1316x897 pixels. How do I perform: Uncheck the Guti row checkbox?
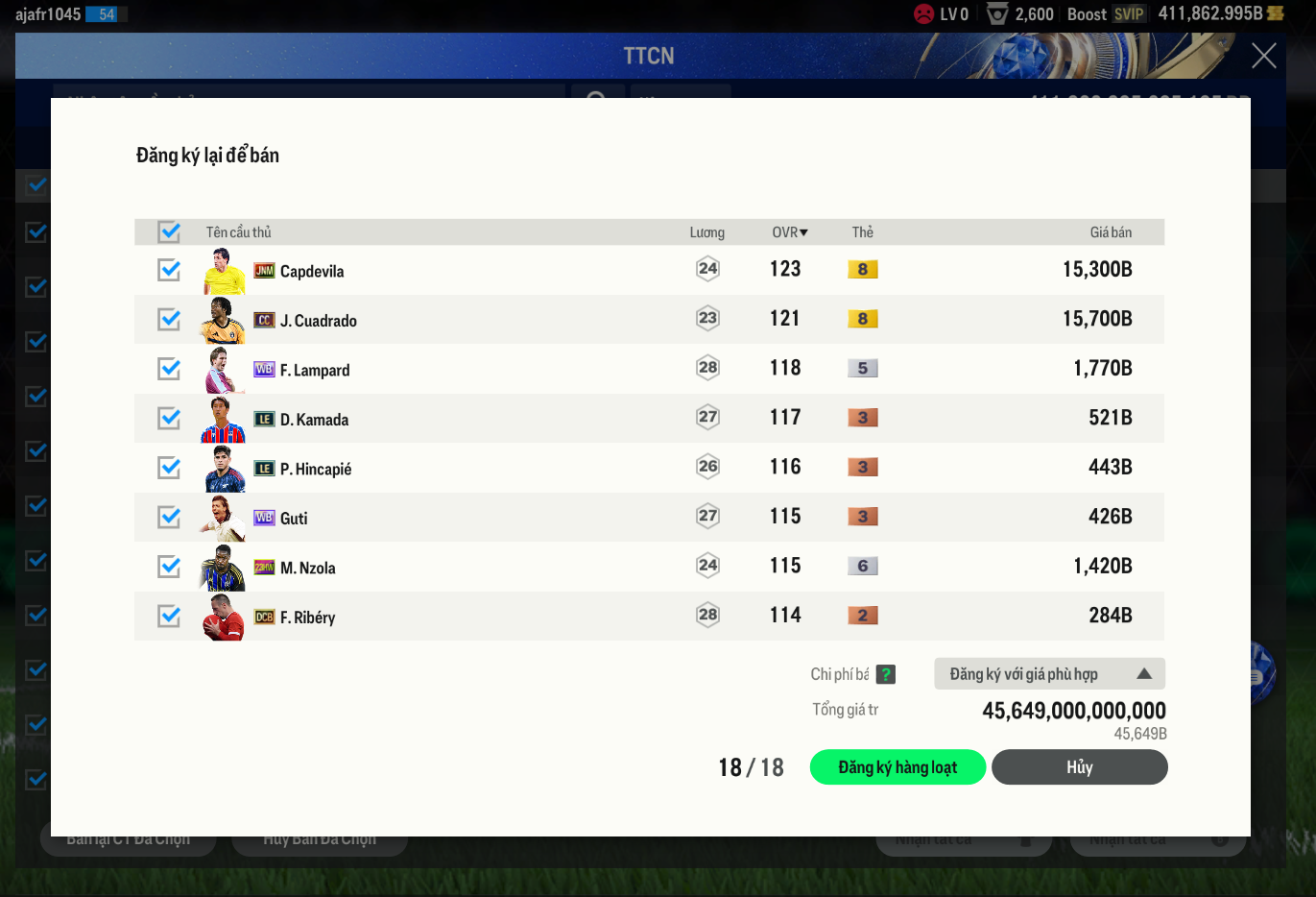[x=170, y=518]
